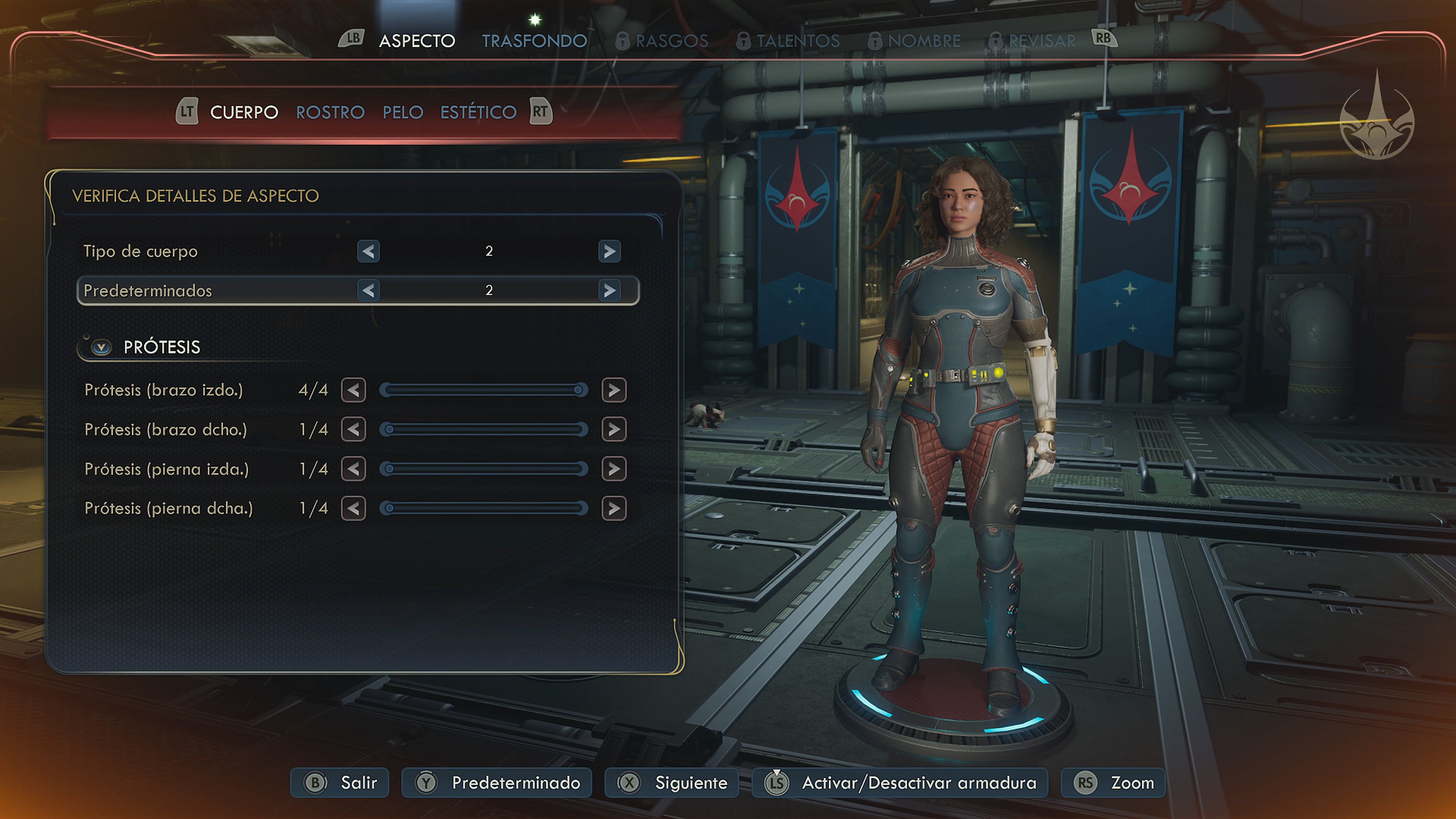Switch to the Trasfondo tab
Screen dimensions: 1456x819
click(x=534, y=41)
